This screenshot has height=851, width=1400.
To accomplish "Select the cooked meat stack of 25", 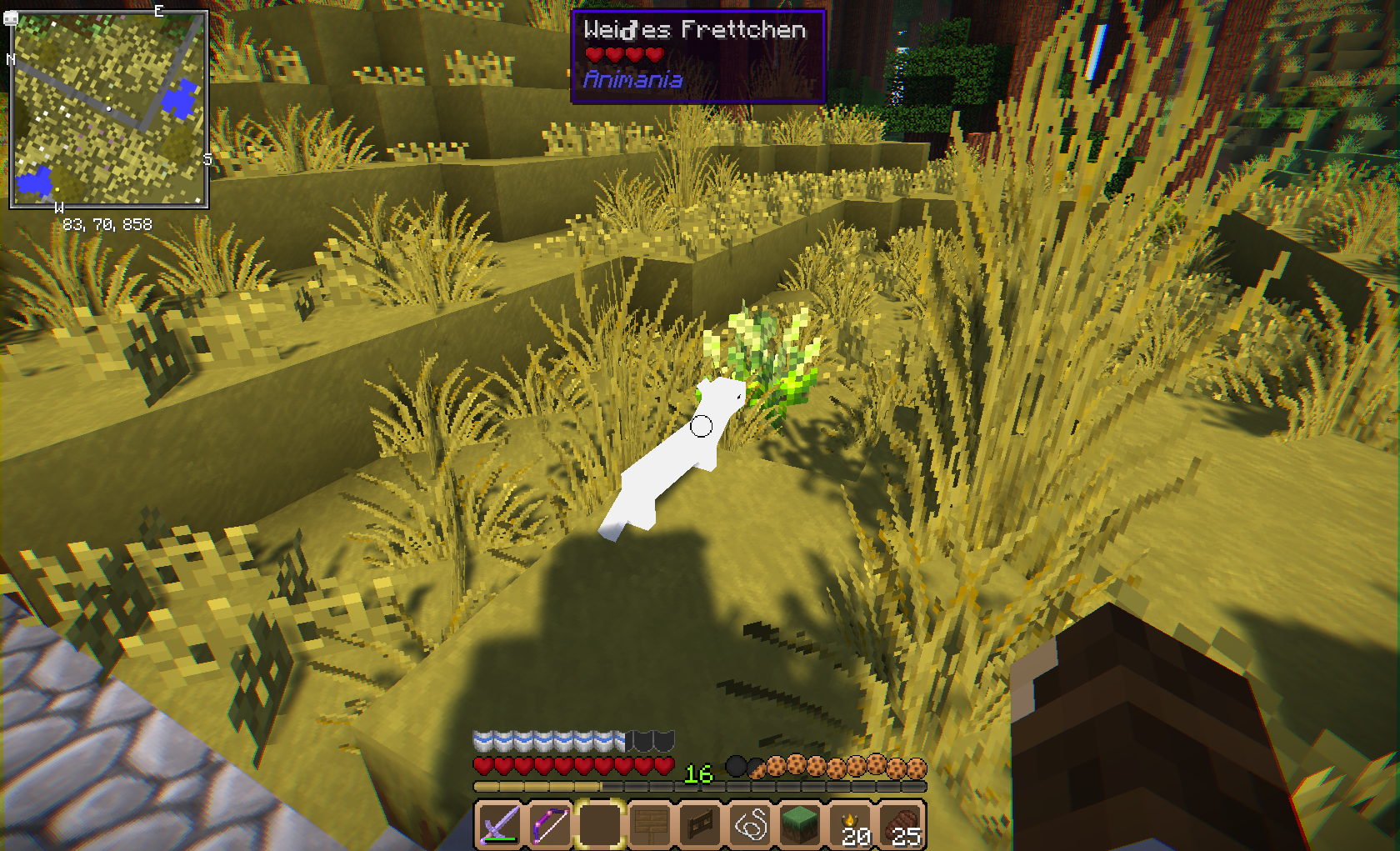I will [902, 825].
